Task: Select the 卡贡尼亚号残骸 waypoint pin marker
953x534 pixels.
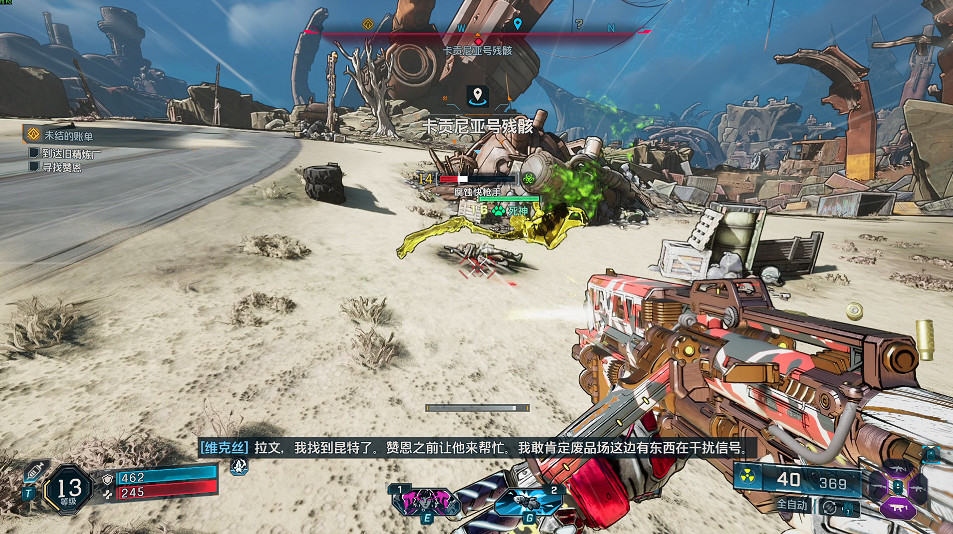Action: 478,96
